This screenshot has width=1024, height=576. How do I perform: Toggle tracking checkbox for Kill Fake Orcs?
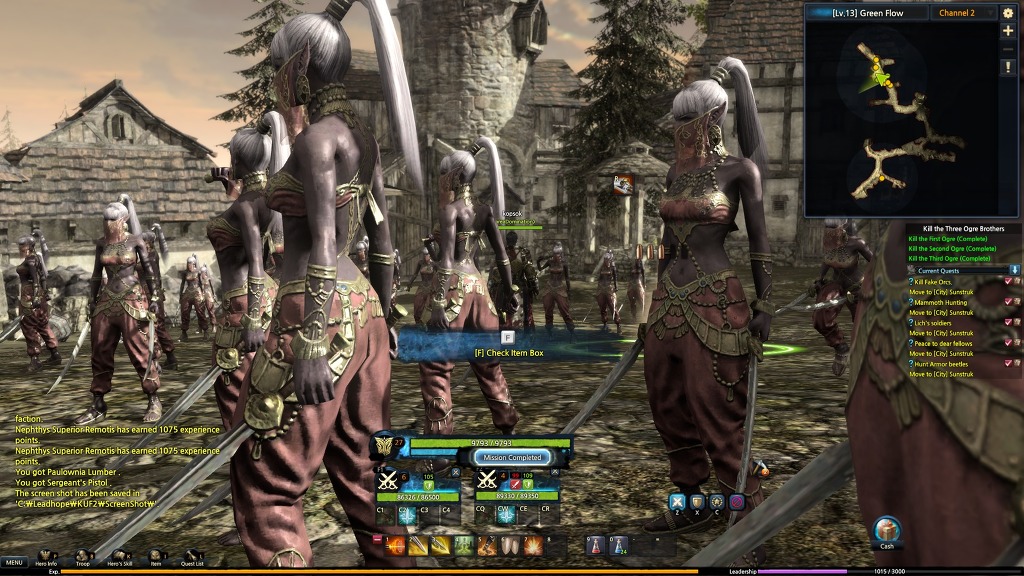point(1008,282)
